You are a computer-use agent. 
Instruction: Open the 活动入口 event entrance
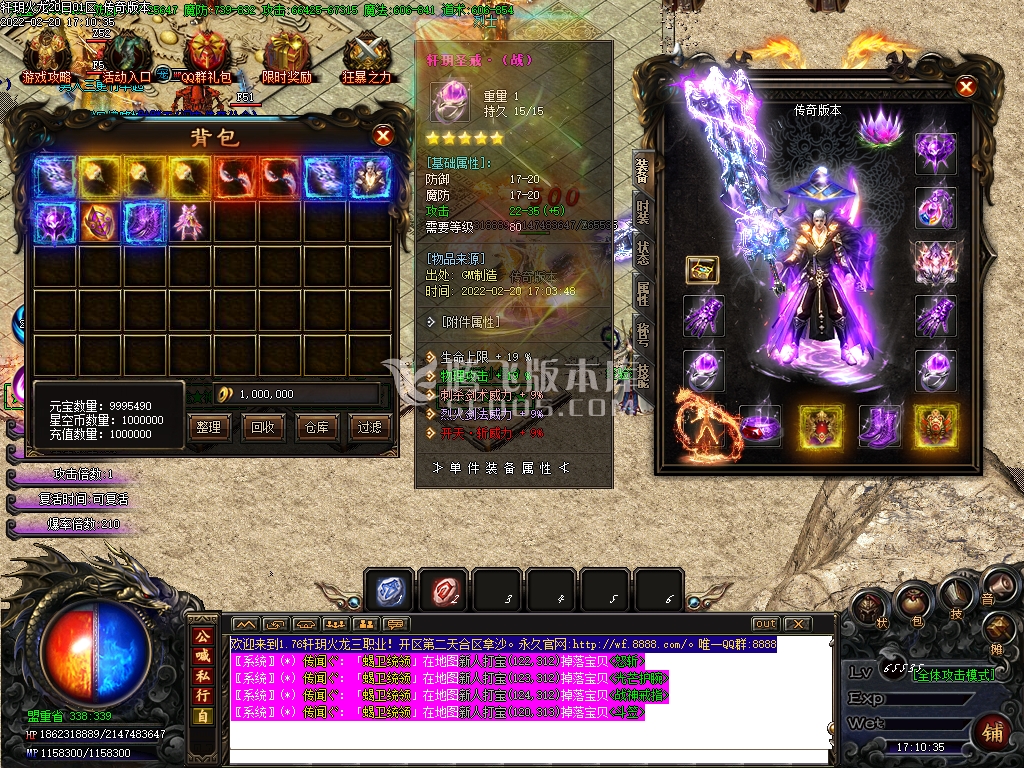click(127, 55)
